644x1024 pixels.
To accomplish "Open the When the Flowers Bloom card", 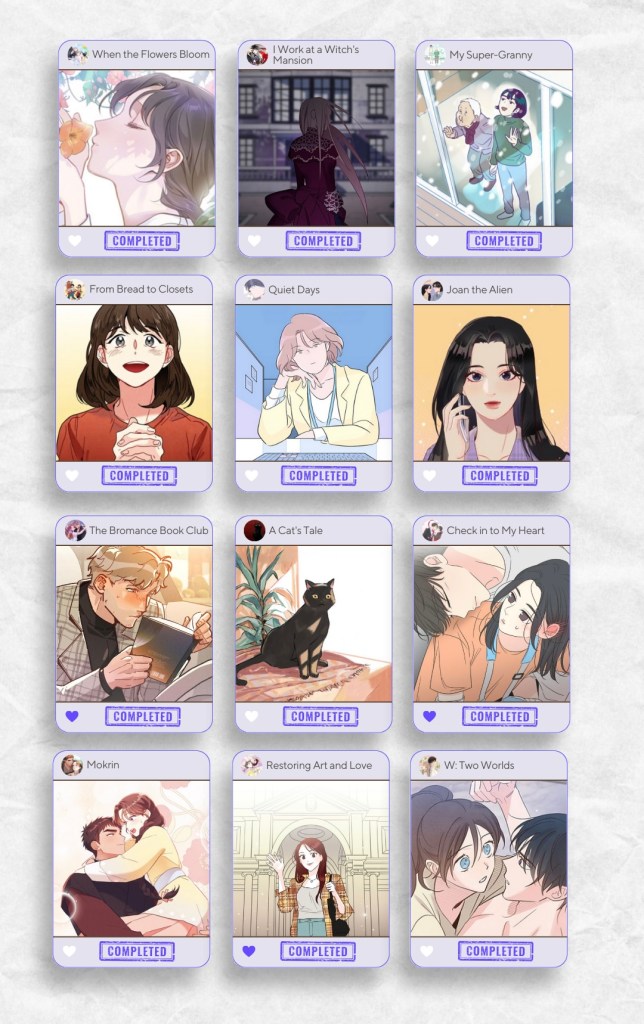I will [x=136, y=148].
